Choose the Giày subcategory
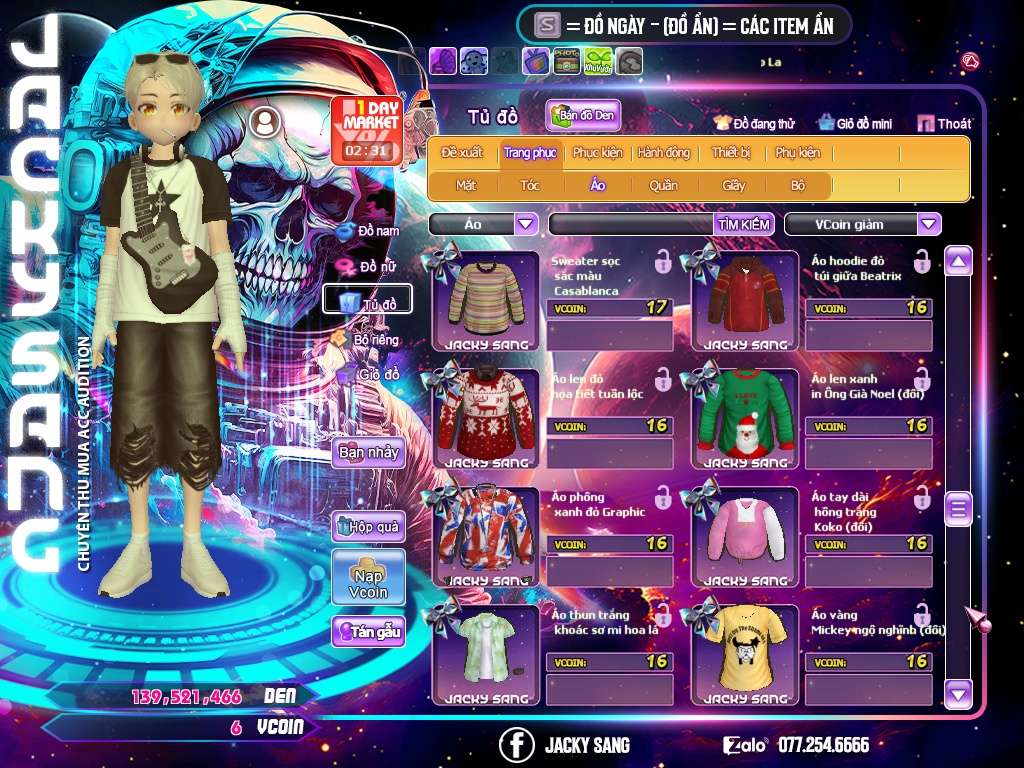The height and width of the screenshot is (768, 1024). coord(734,185)
